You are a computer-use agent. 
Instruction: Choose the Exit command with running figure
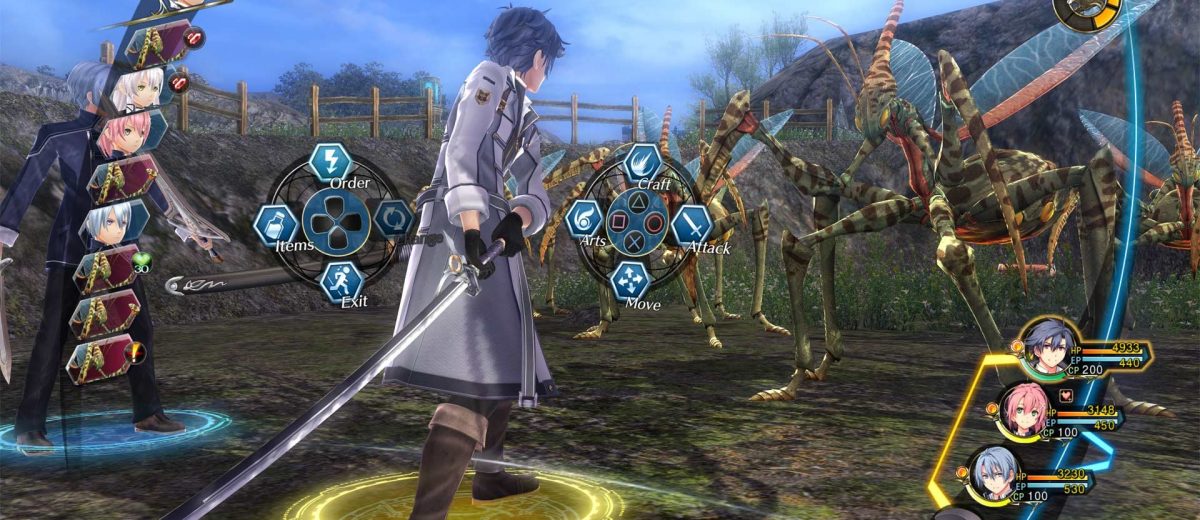pos(342,280)
